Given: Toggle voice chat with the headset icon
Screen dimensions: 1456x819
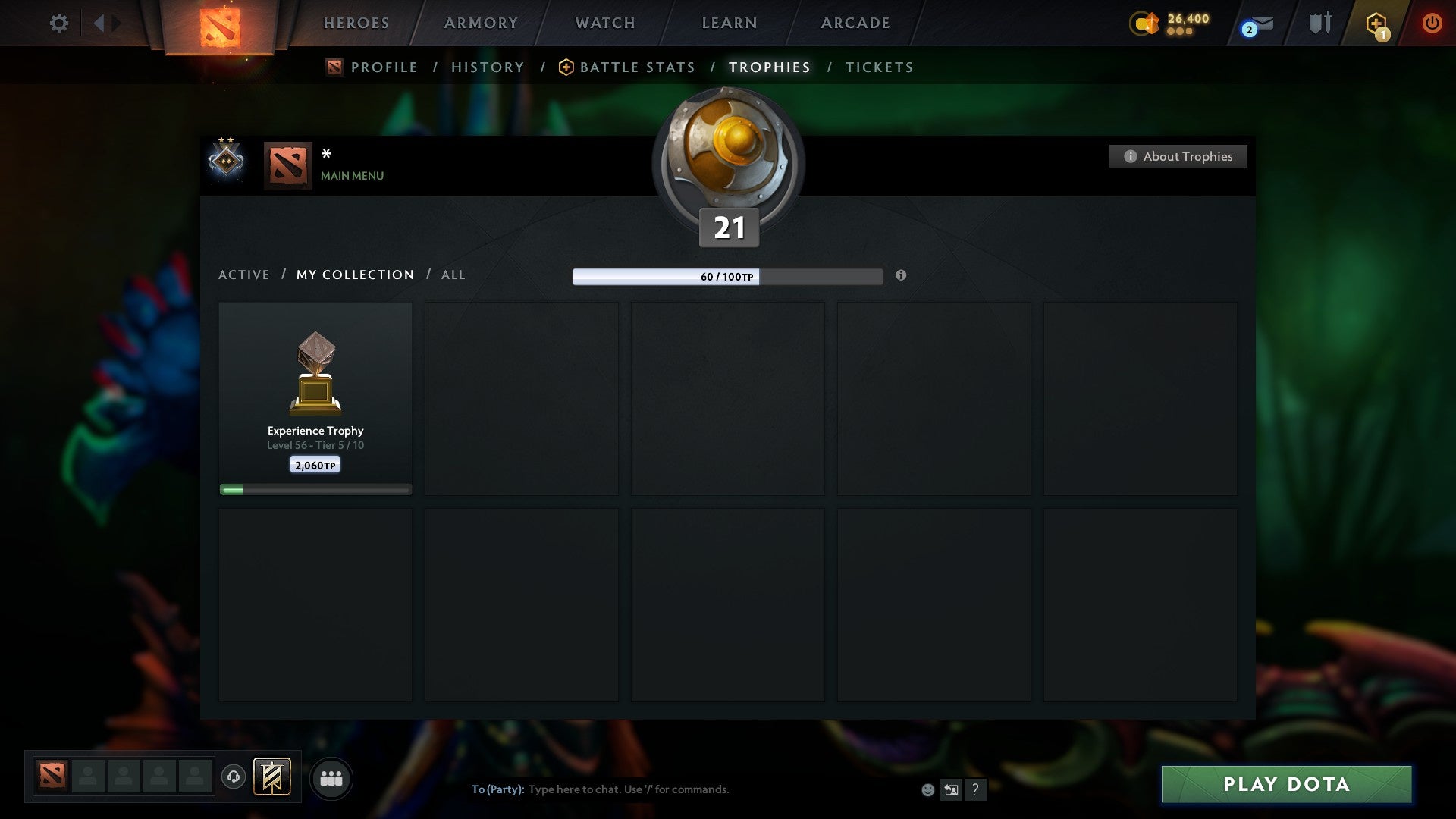Looking at the screenshot, I should [234, 777].
